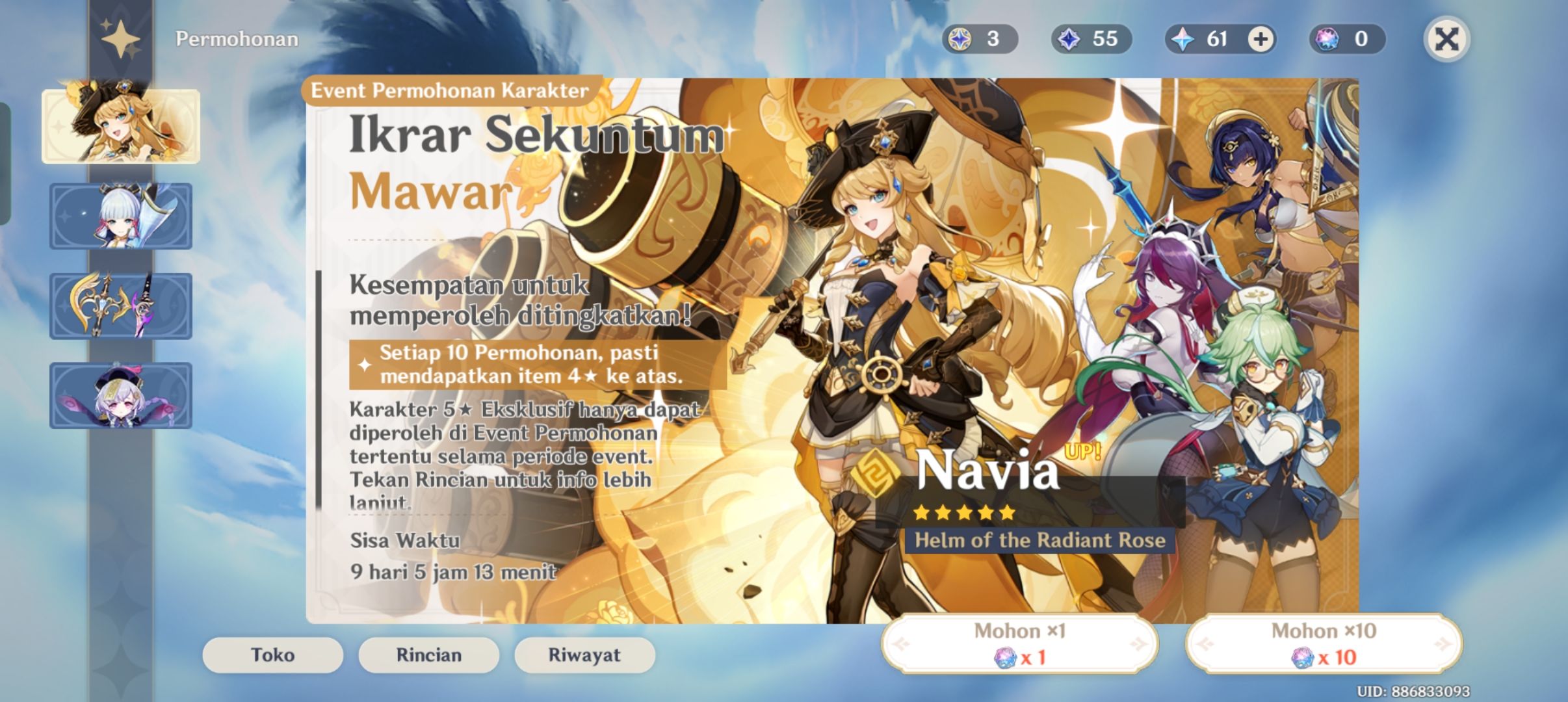The width and height of the screenshot is (1568, 702).
Task: Select the standard banner featuring Qiqi
Action: [x=122, y=395]
